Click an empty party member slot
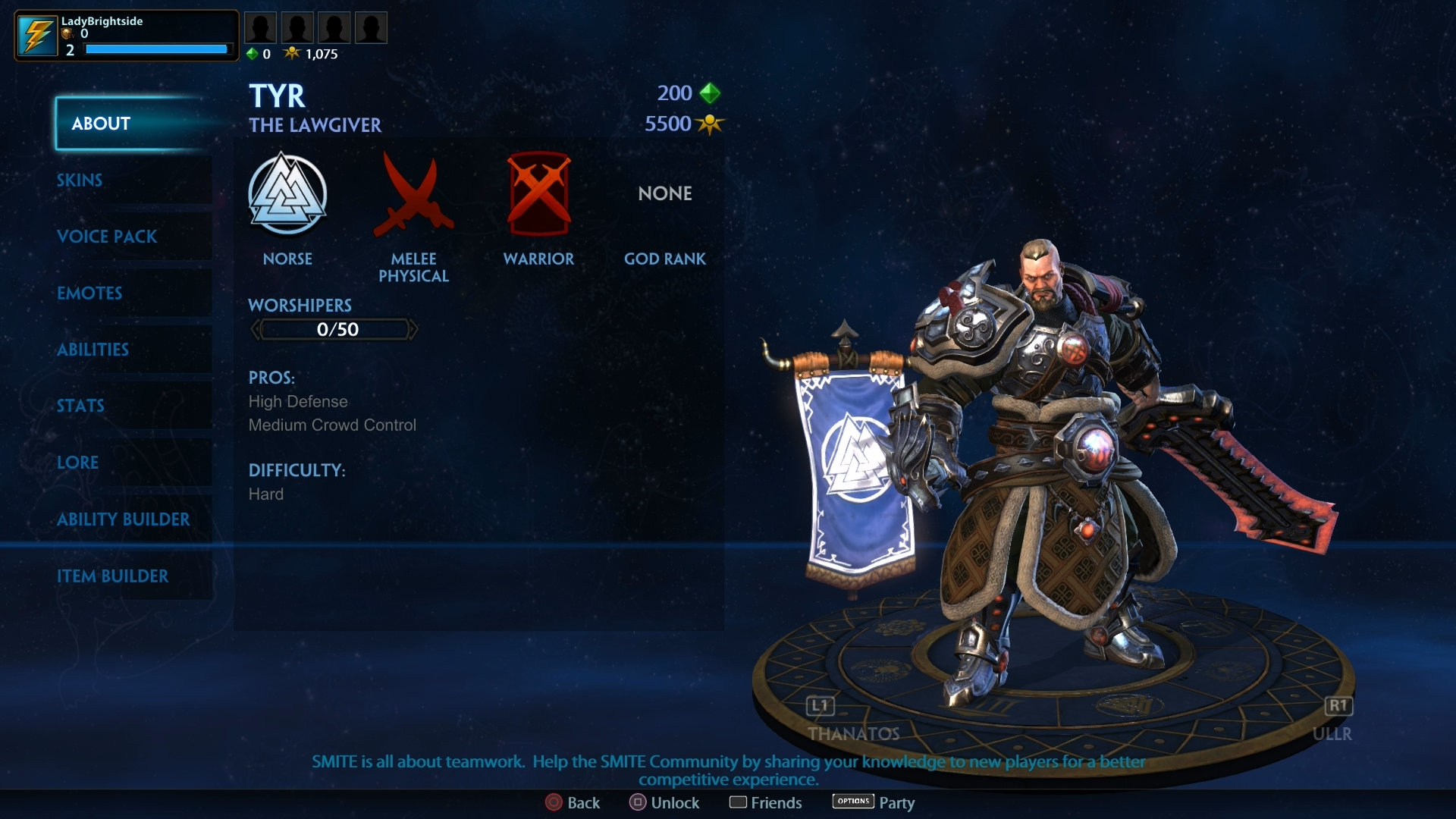The width and height of the screenshot is (1456, 819). point(261,27)
